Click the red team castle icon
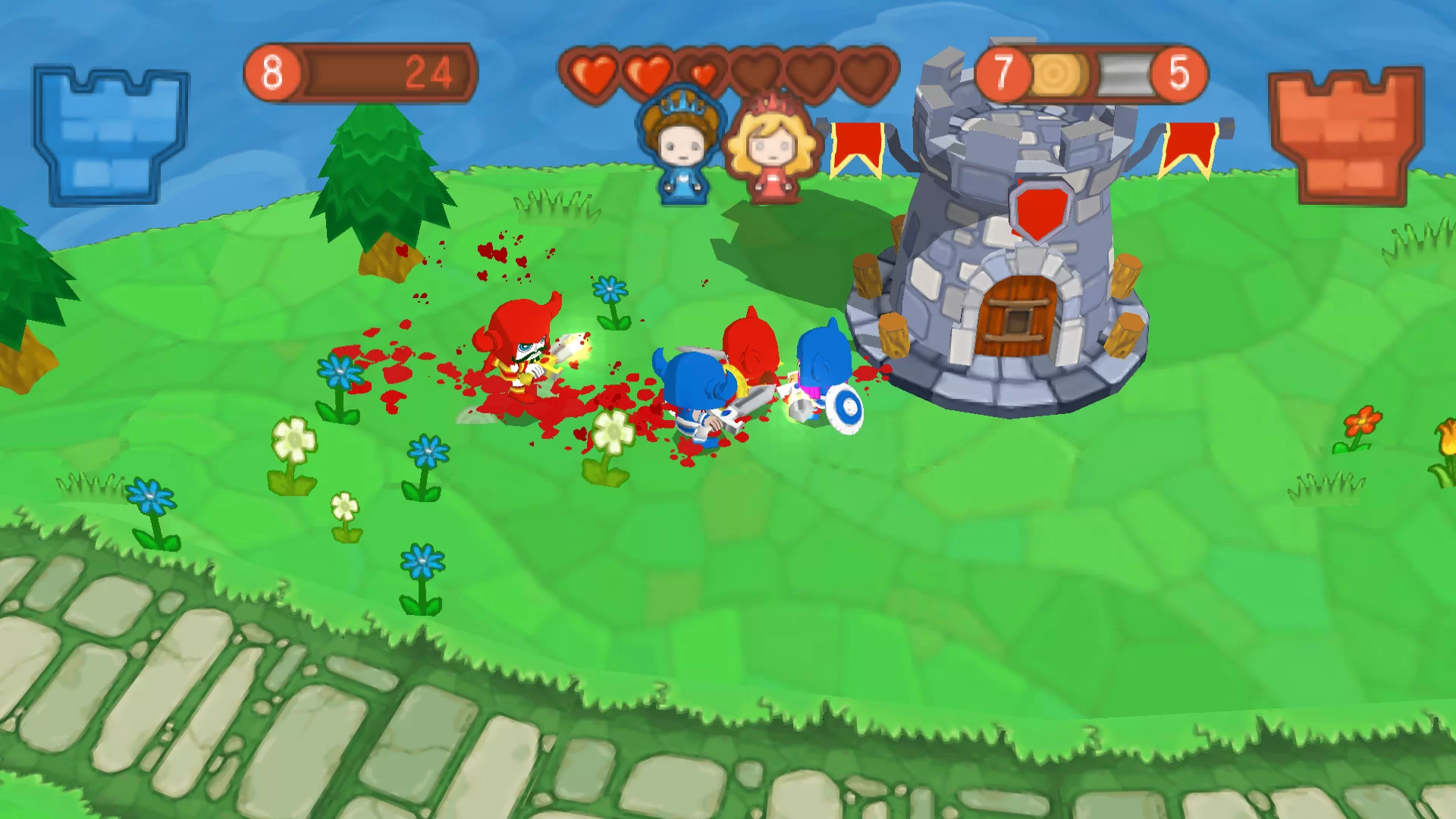1456x819 pixels. click(1345, 135)
